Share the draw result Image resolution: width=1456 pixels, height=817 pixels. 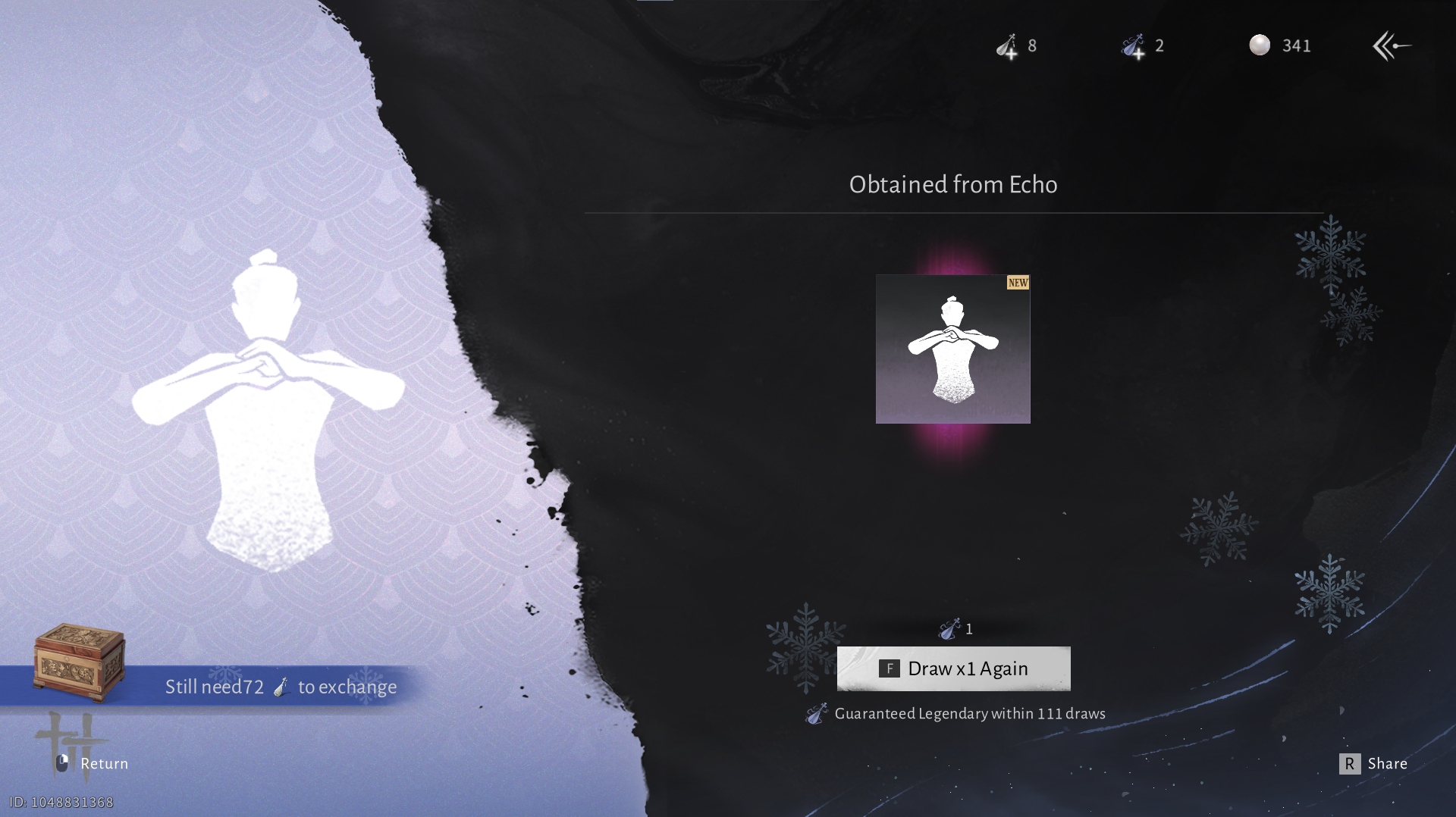click(1373, 763)
